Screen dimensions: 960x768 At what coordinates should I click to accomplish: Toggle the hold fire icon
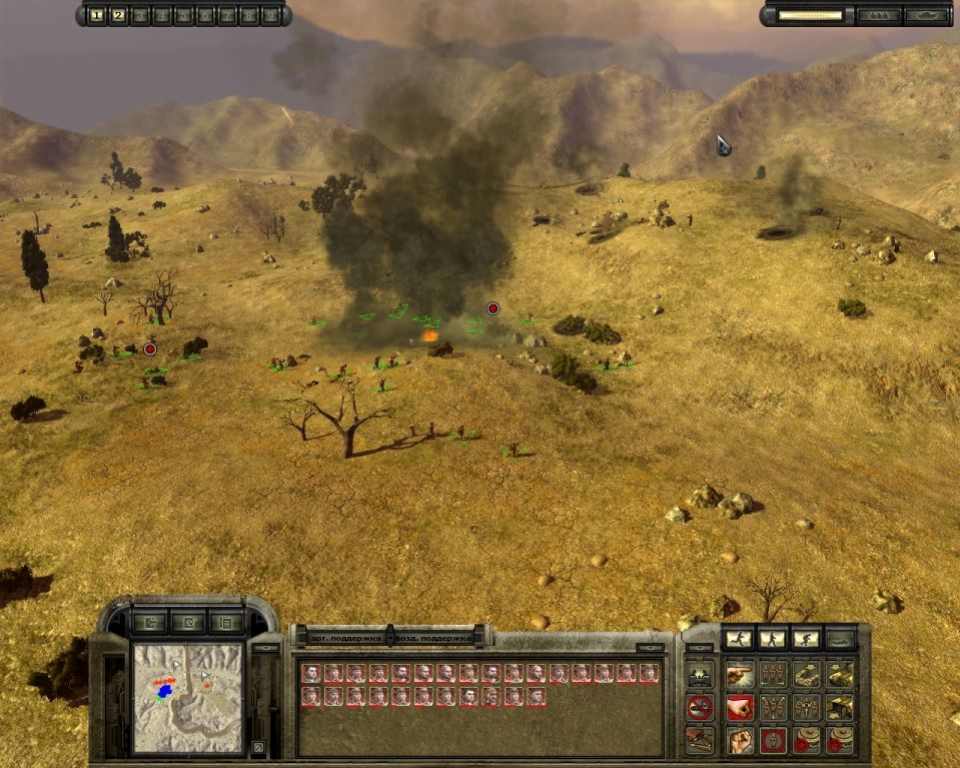(700, 708)
